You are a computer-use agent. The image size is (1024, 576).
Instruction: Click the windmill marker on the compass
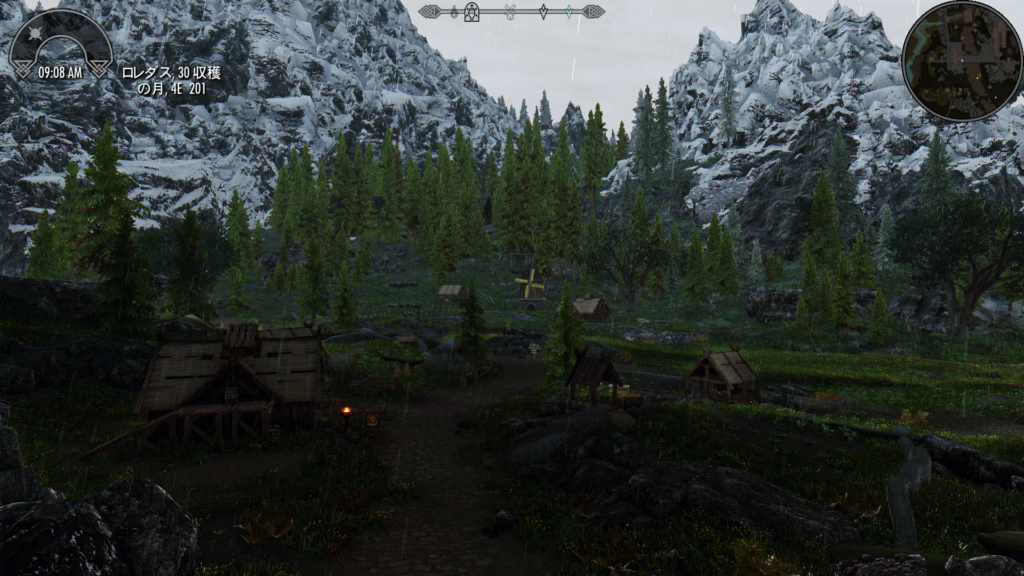tap(511, 12)
